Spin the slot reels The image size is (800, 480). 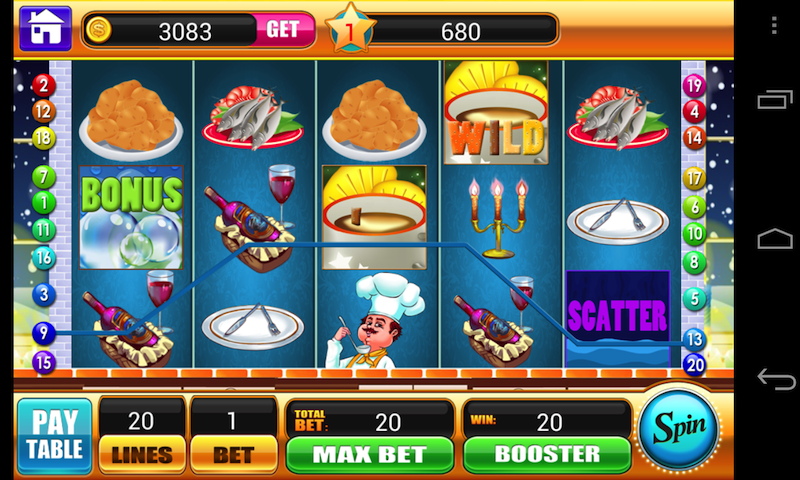[x=680, y=428]
